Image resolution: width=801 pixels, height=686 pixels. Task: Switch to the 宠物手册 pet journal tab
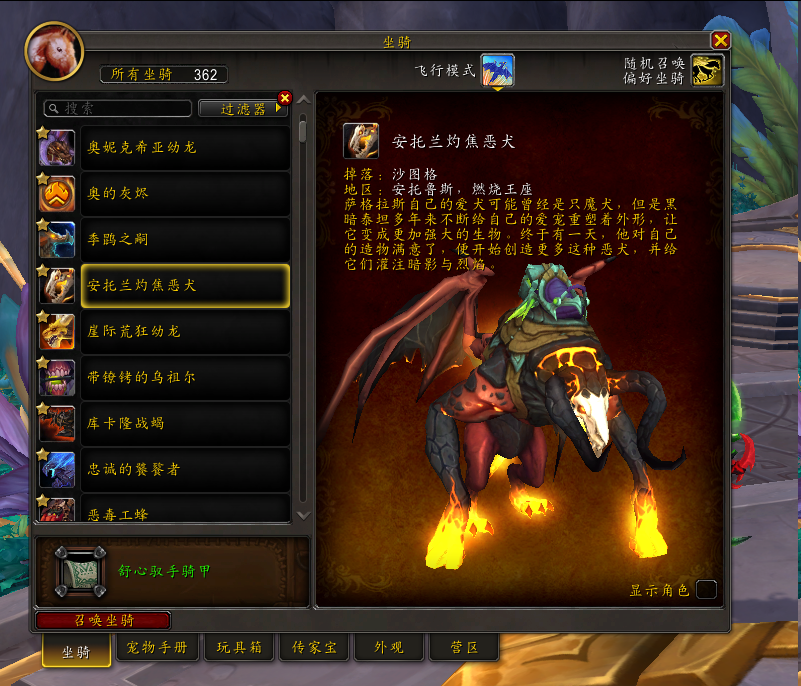click(158, 648)
